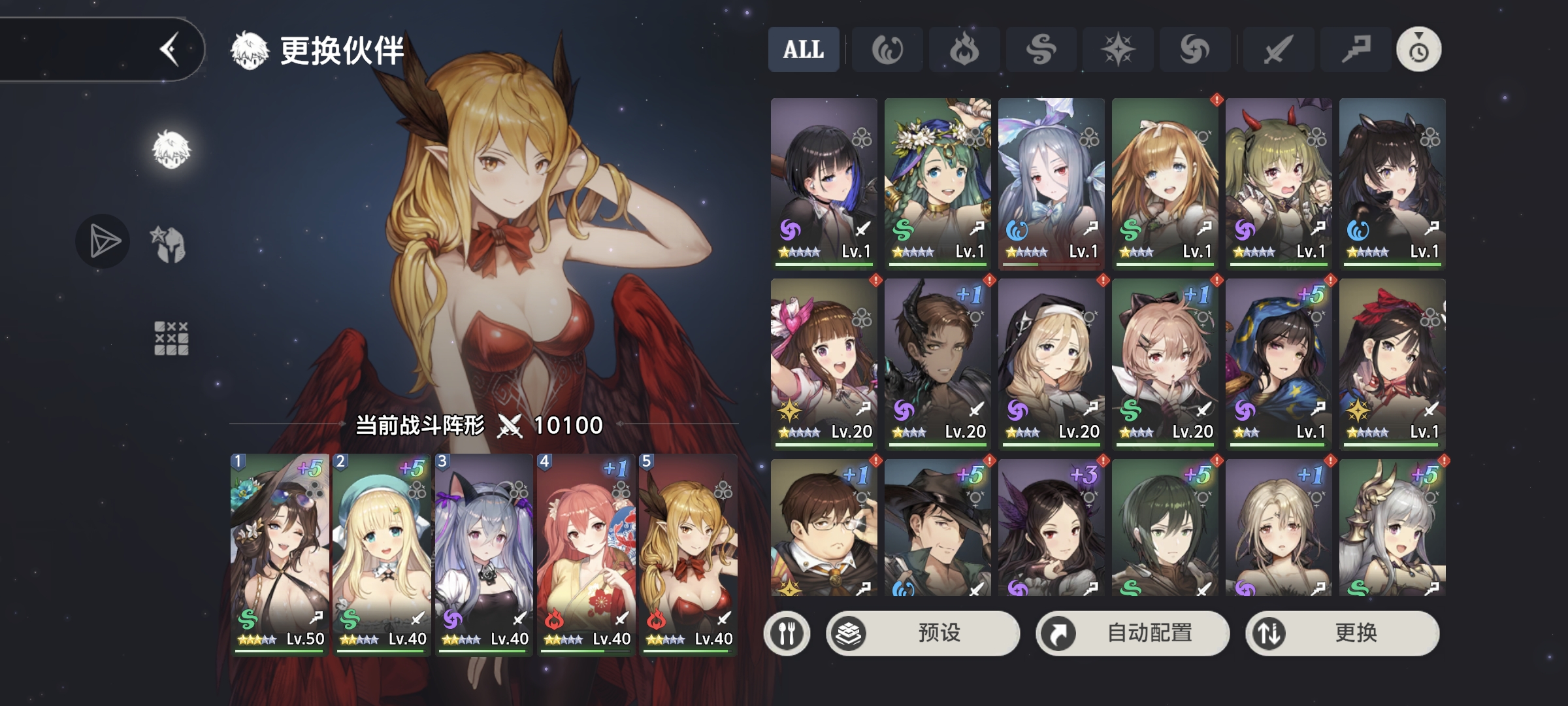Choose party slot 3 silver-haired cat girl
The width and height of the screenshot is (1568, 706).
point(483,552)
